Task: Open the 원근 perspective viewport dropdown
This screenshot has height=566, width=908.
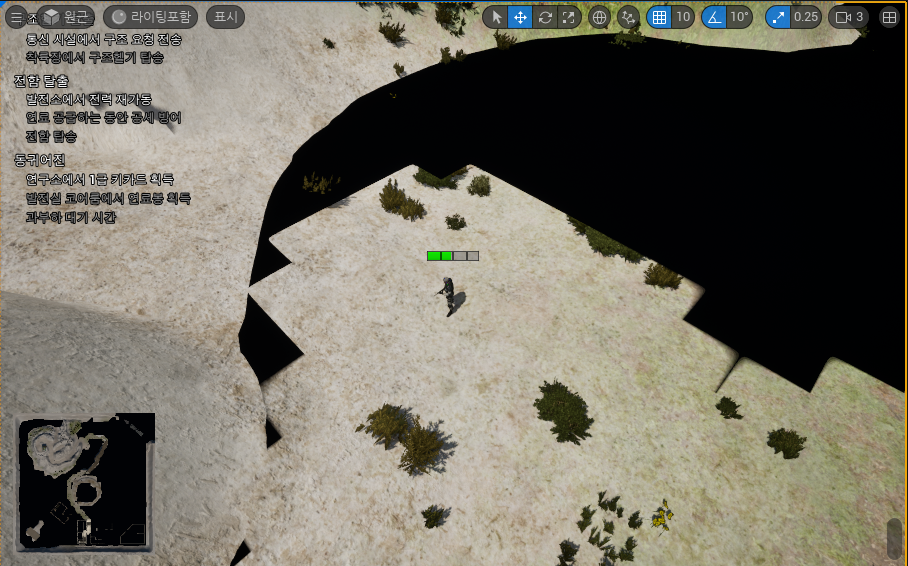Action: pyautogui.click(x=66, y=17)
